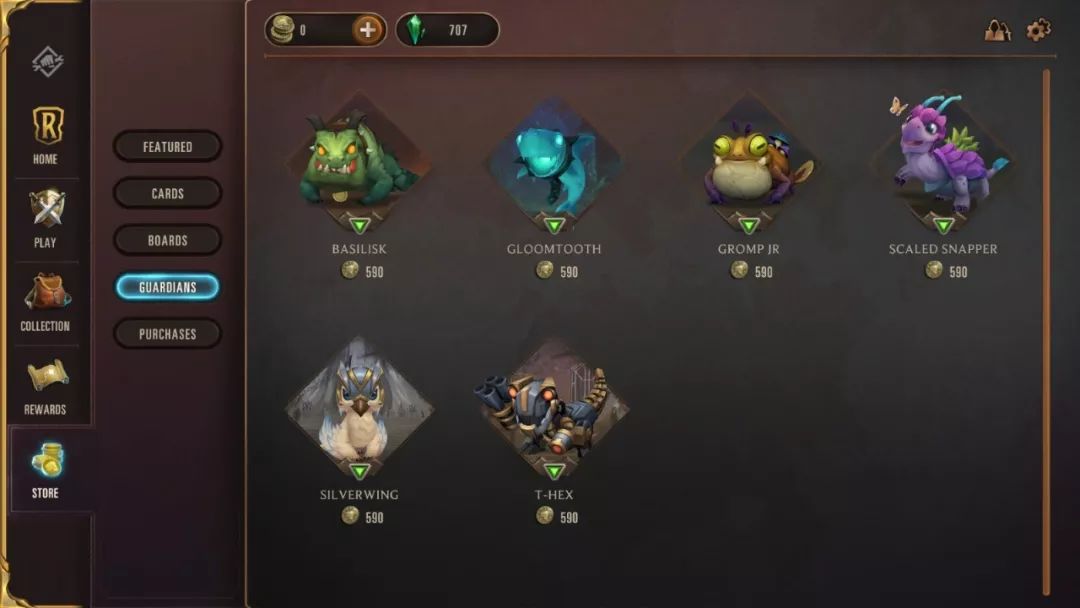Click the fist emblem at sidebar top

click(47, 62)
